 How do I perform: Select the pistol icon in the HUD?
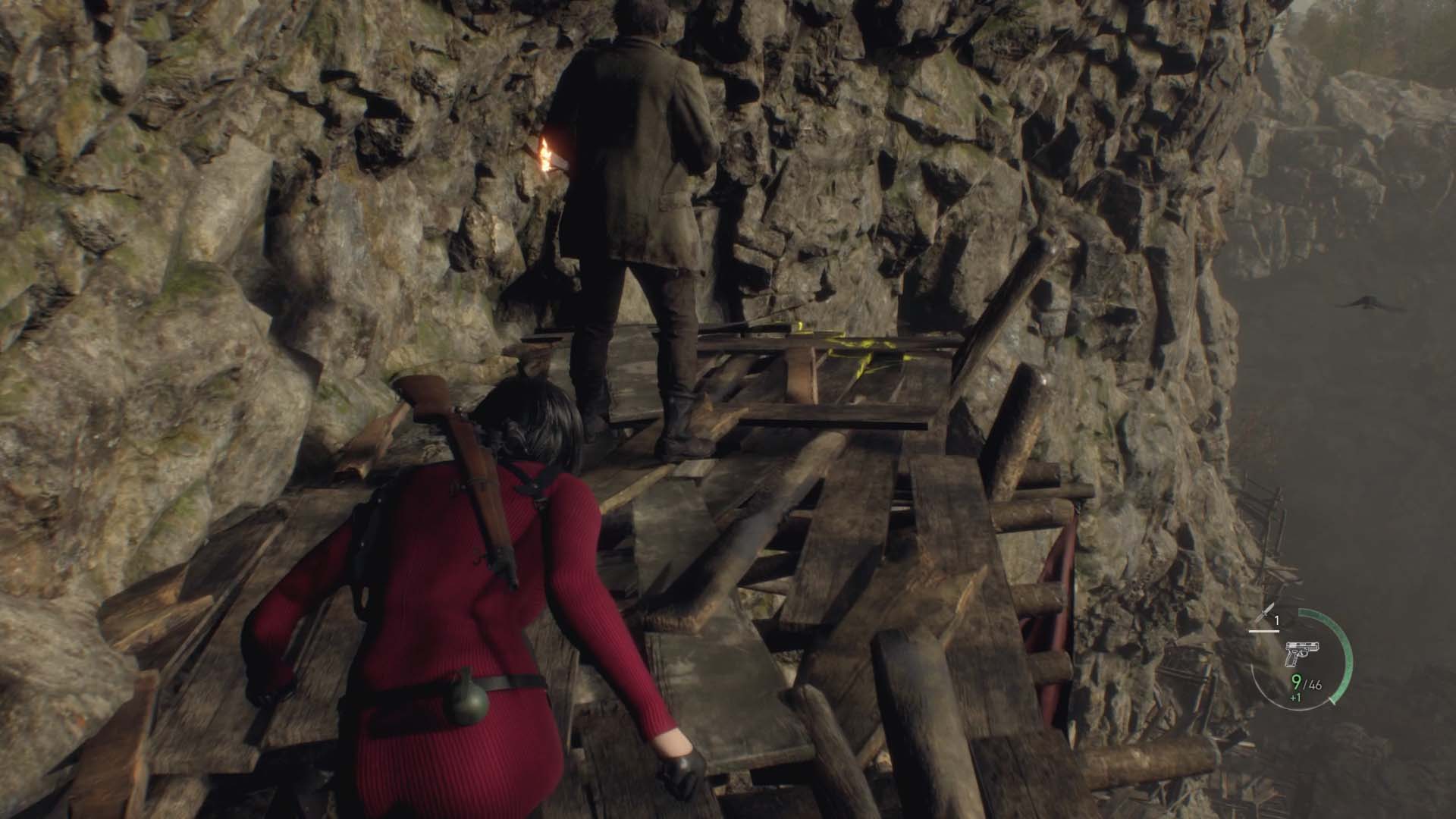1301,654
